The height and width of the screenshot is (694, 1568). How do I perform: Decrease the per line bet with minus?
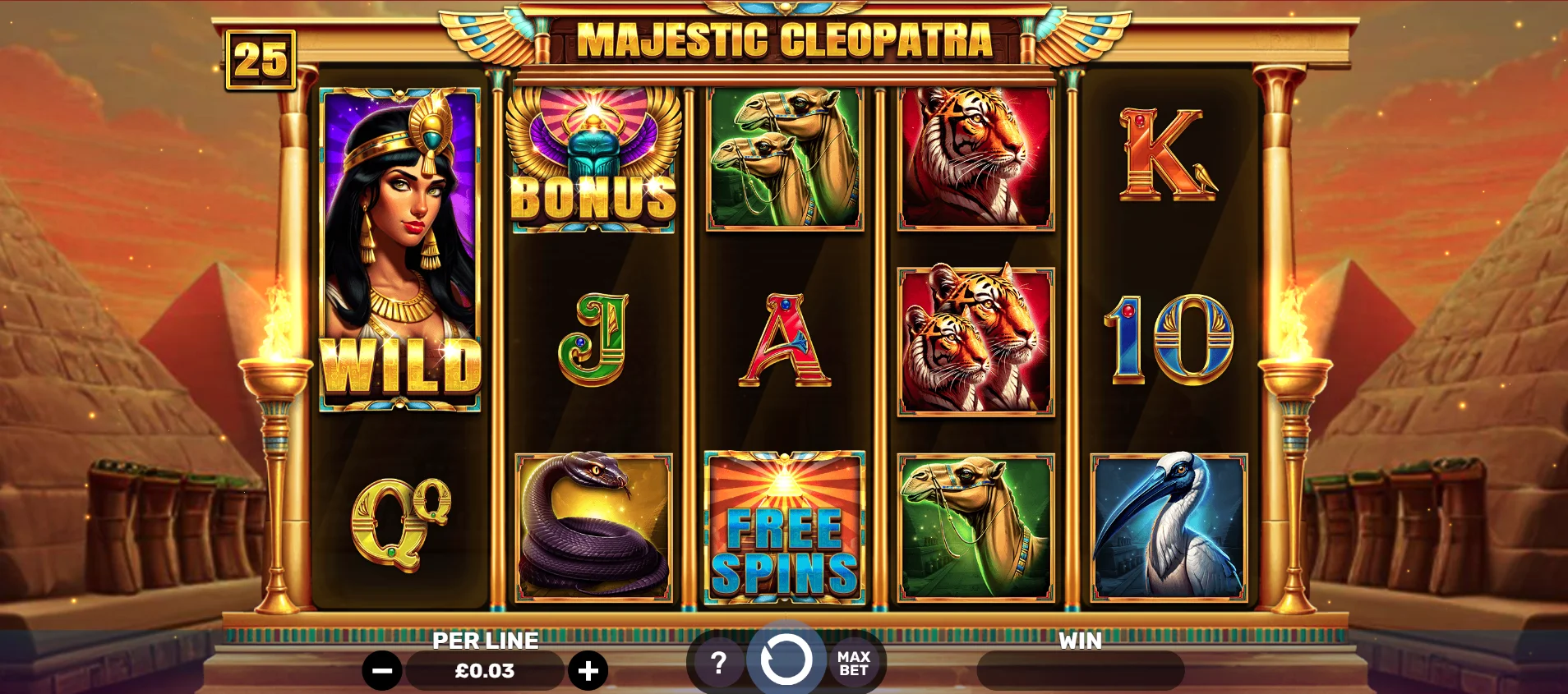click(382, 671)
